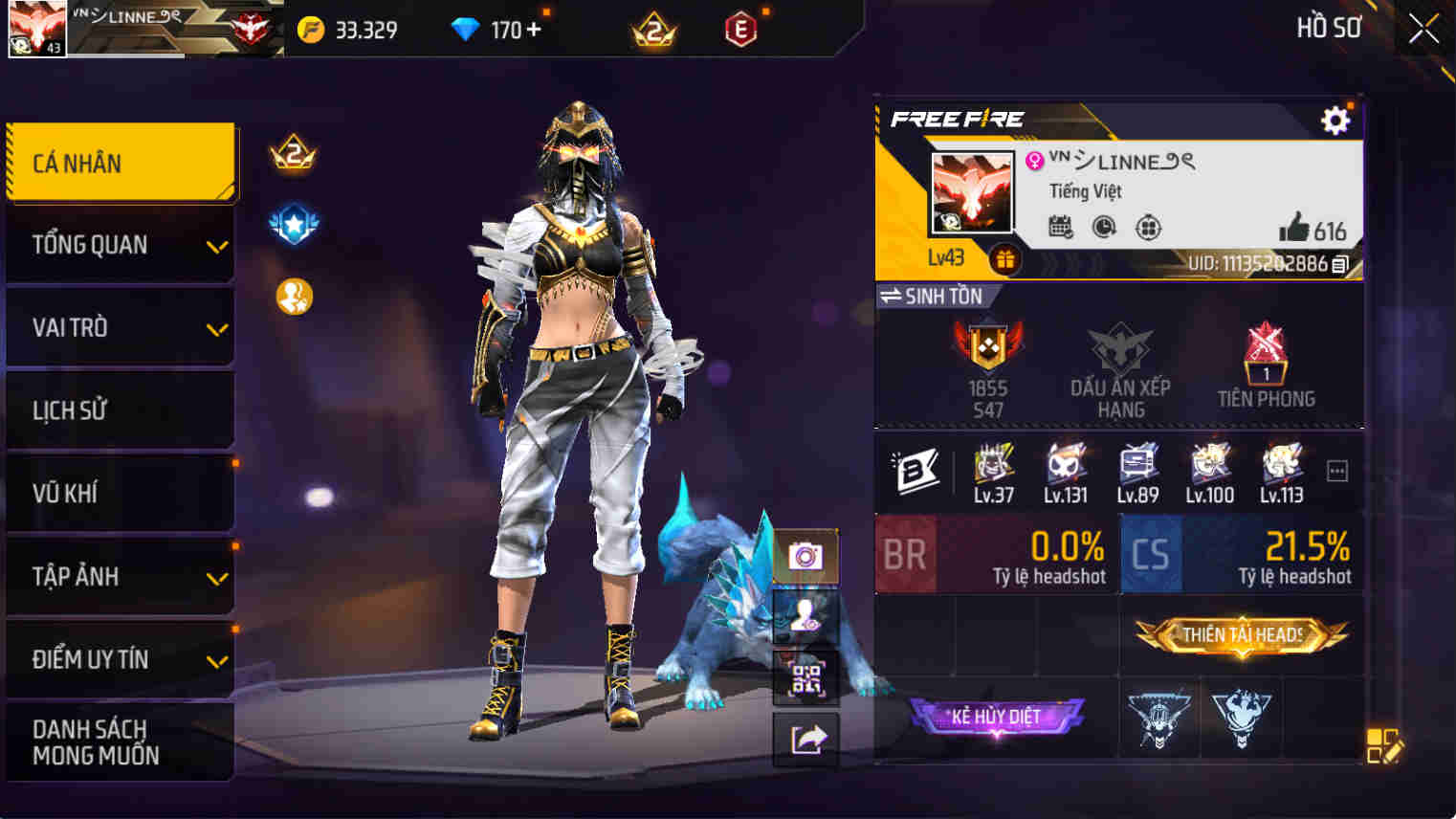This screenshot has width=1456, height=819.
Task: Open the profile settings gear
Action: click(1335, 120)
